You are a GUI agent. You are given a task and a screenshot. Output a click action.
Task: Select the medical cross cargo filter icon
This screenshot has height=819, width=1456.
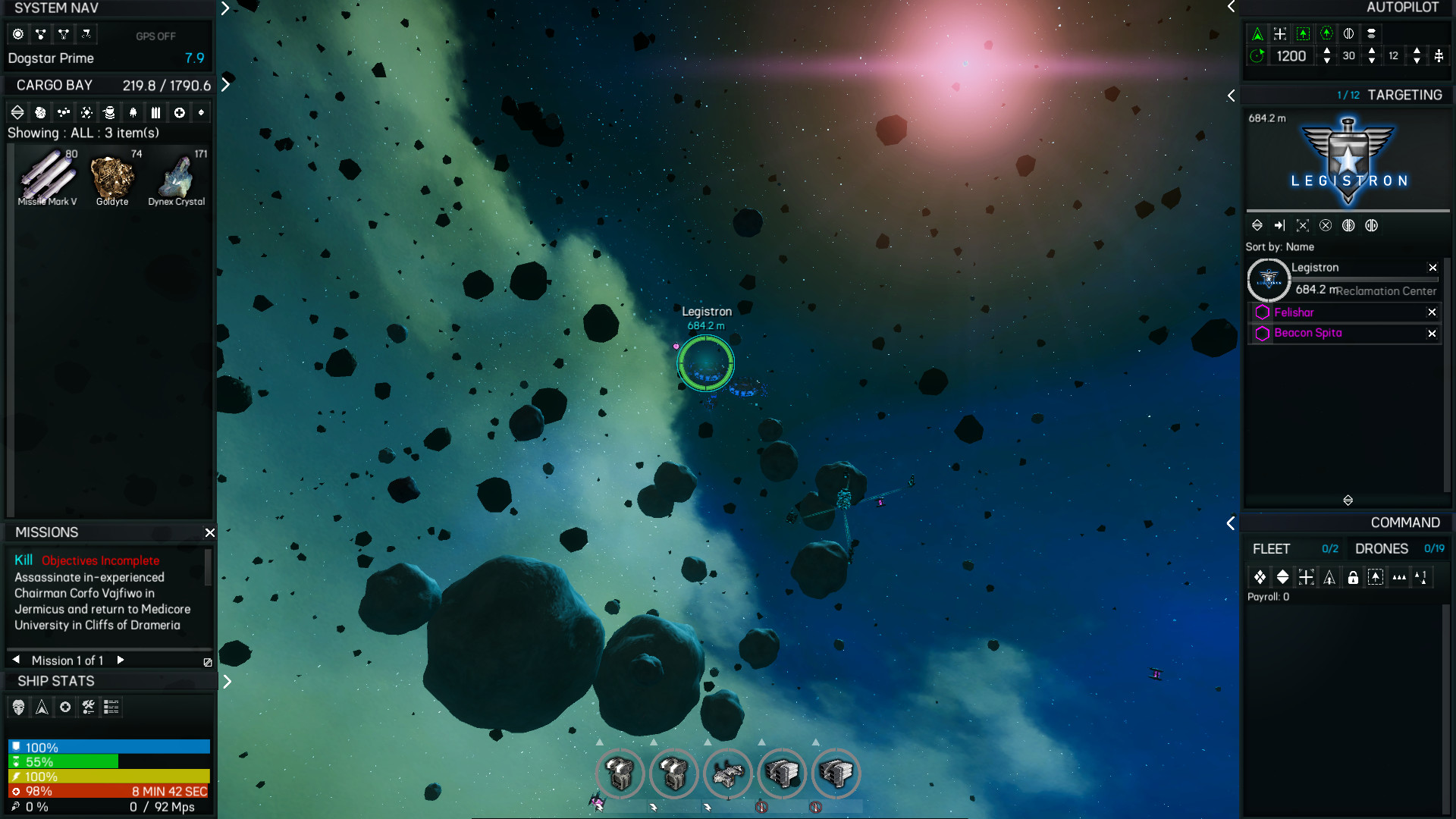[180, 112]
